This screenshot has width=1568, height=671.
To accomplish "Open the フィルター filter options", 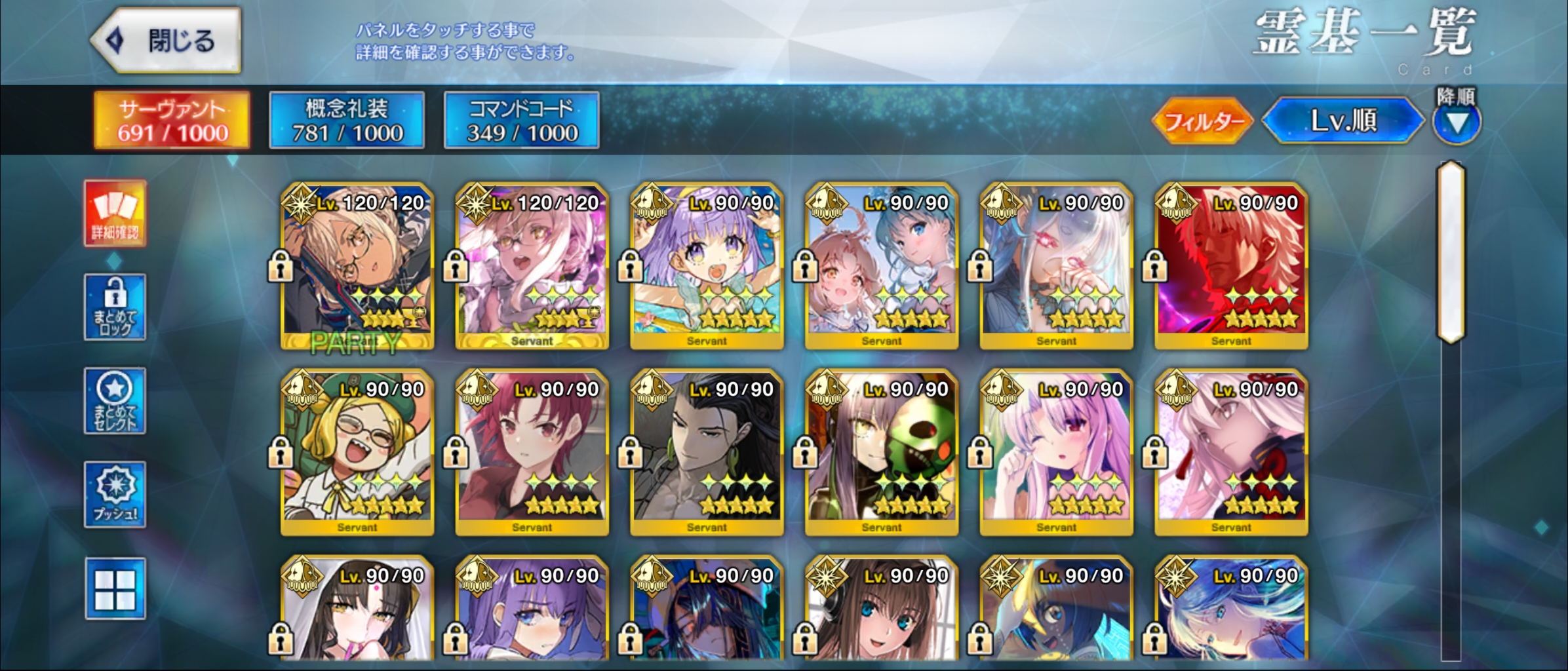I will pyautogui.click(x=1203, y=121).
